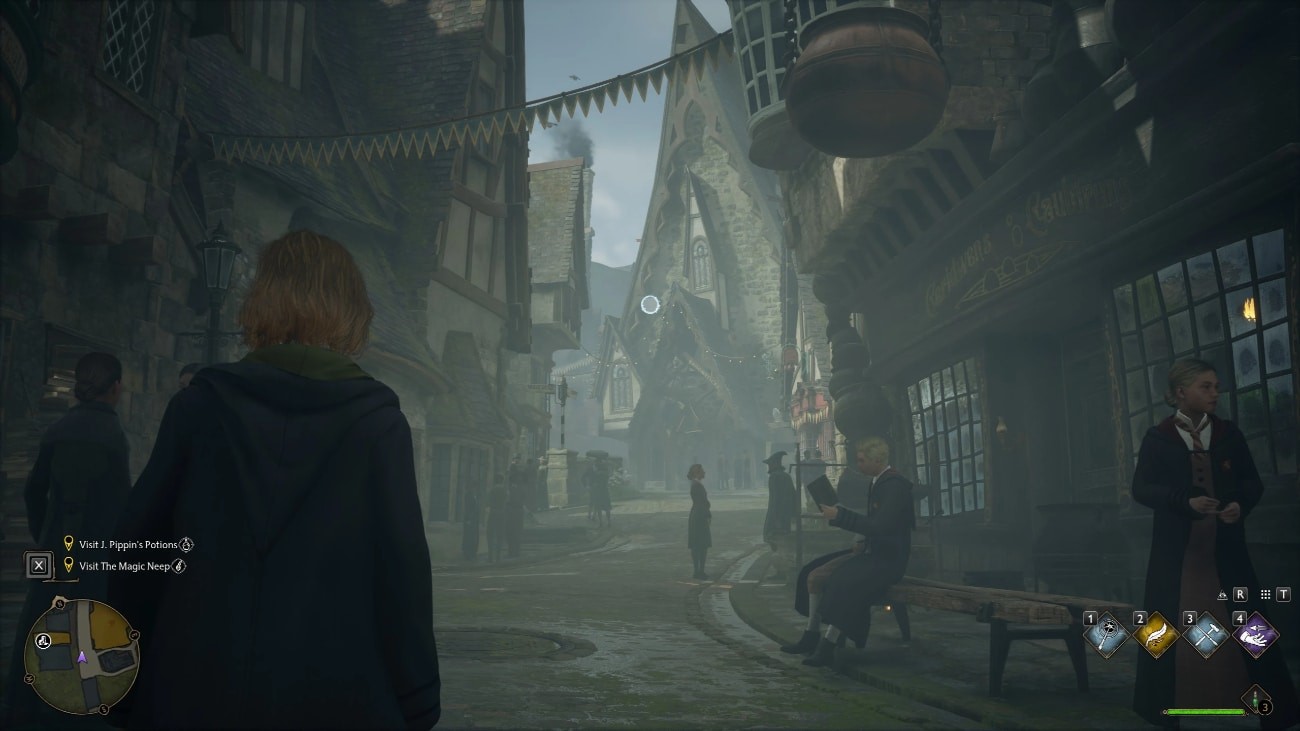
Task: Click the shop marker on the minimap
Action: (43, 642)
